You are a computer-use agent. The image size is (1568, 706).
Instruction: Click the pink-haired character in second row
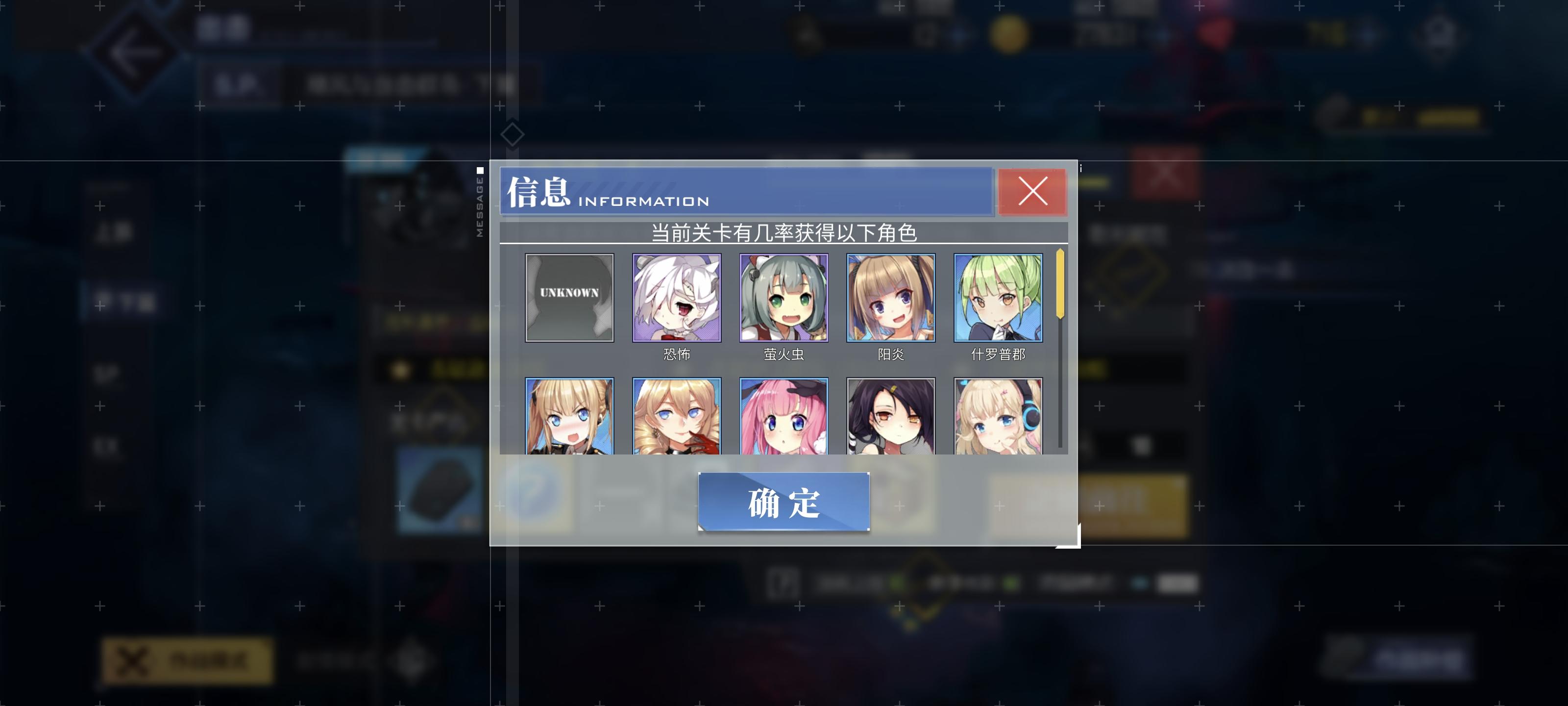pos(784,420)
